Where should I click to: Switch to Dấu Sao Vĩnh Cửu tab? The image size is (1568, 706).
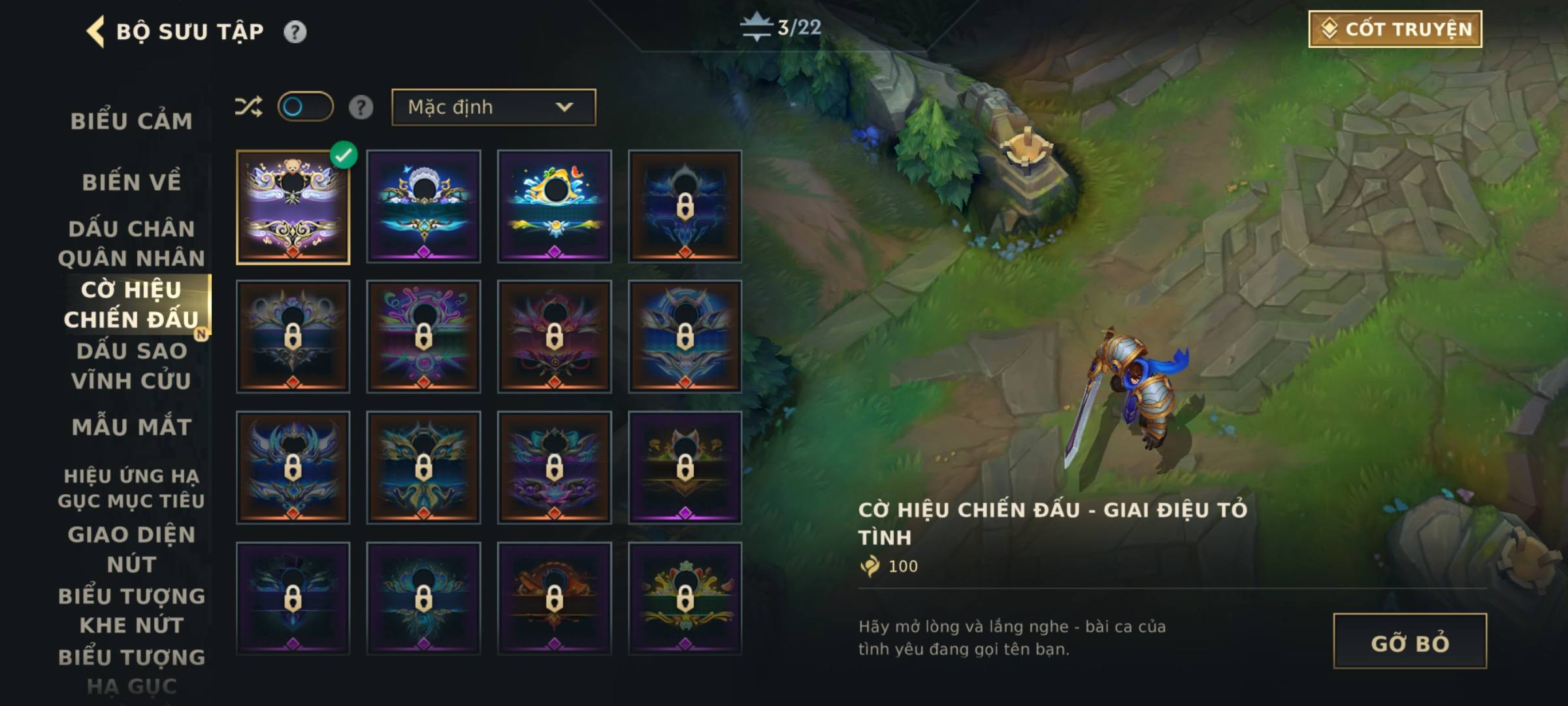click(131, 365)
